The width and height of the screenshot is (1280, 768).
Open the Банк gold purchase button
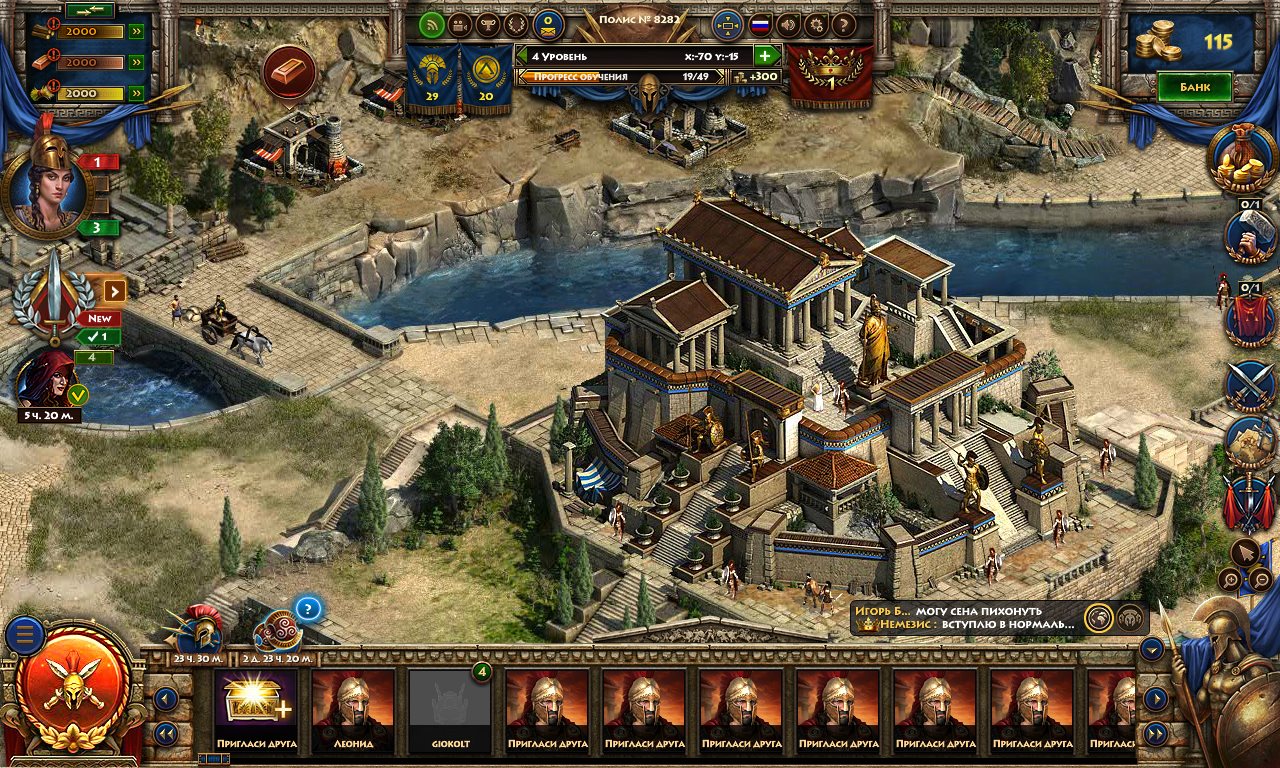[1194, 87]
